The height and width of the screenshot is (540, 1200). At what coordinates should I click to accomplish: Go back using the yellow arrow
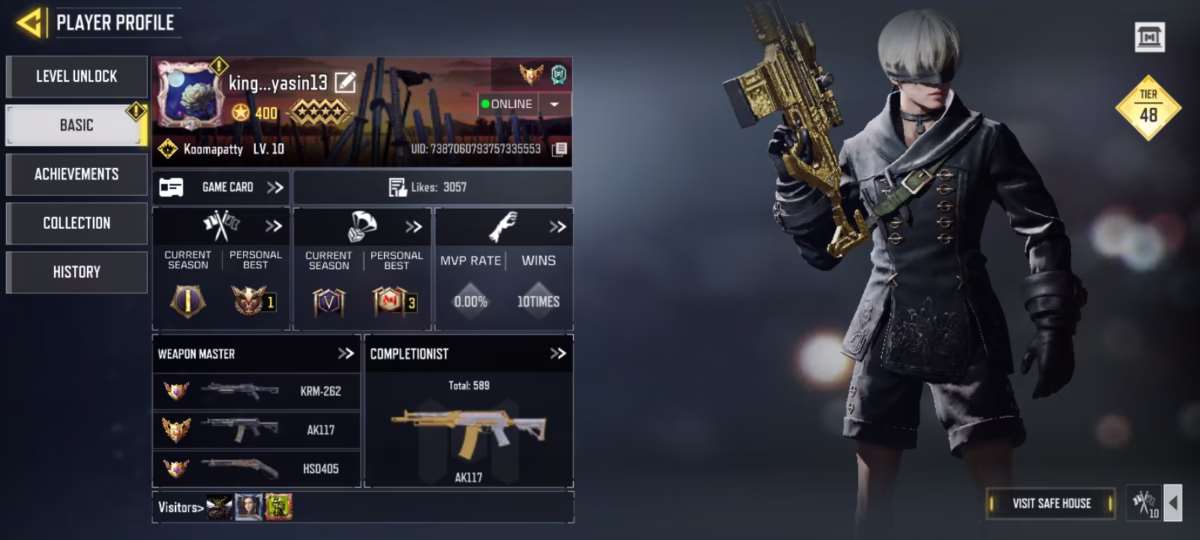[x=30, y=22]
